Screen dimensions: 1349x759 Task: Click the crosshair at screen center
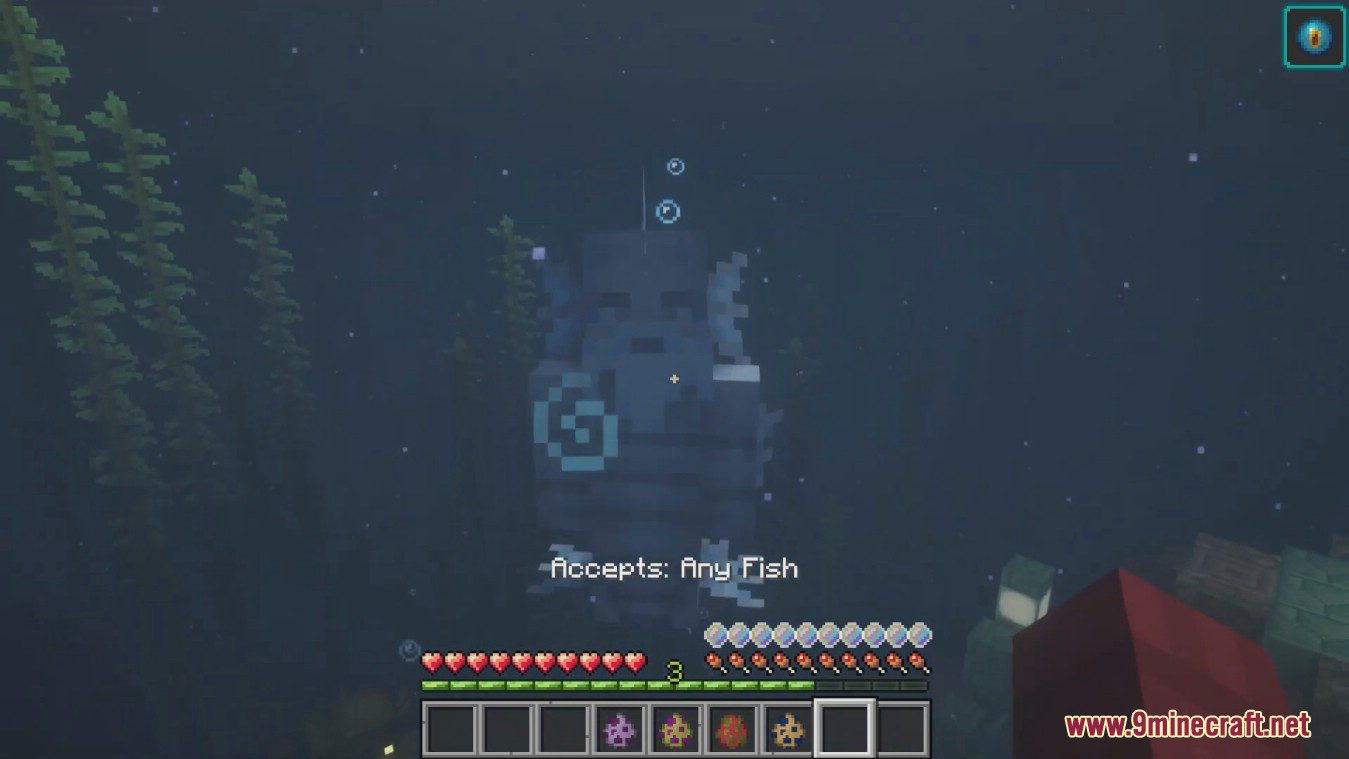(x=675, y=379)
